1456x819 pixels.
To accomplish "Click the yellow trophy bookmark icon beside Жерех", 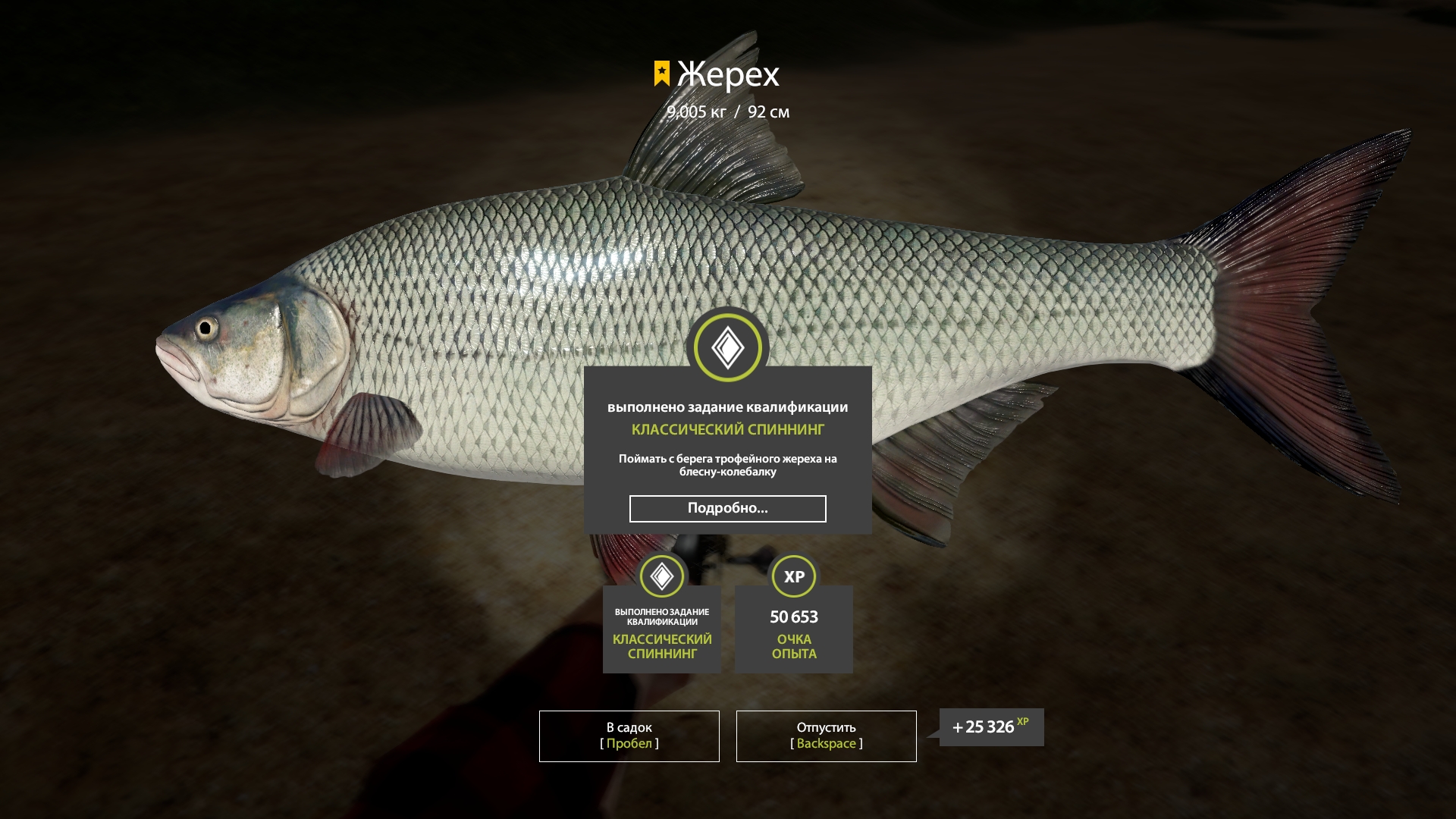I will [661, 74].
